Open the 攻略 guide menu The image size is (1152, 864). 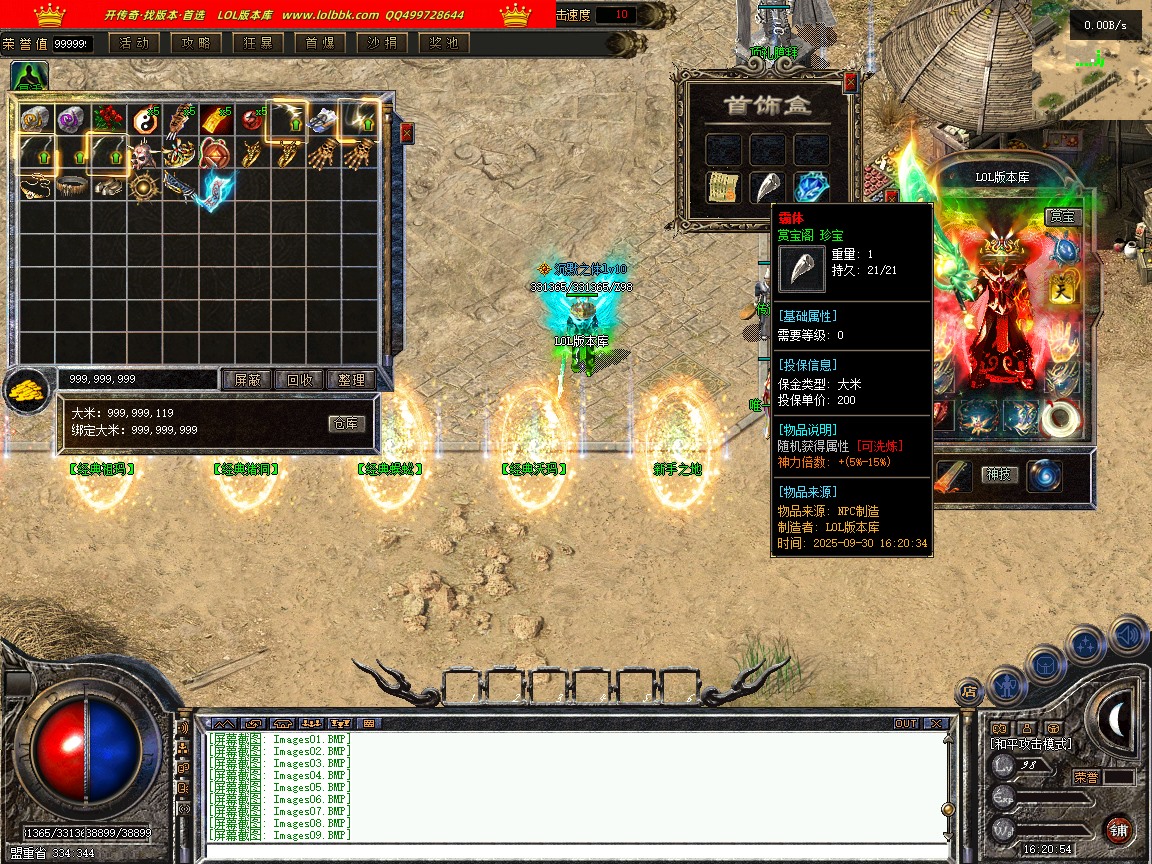(x=196, y=43)
